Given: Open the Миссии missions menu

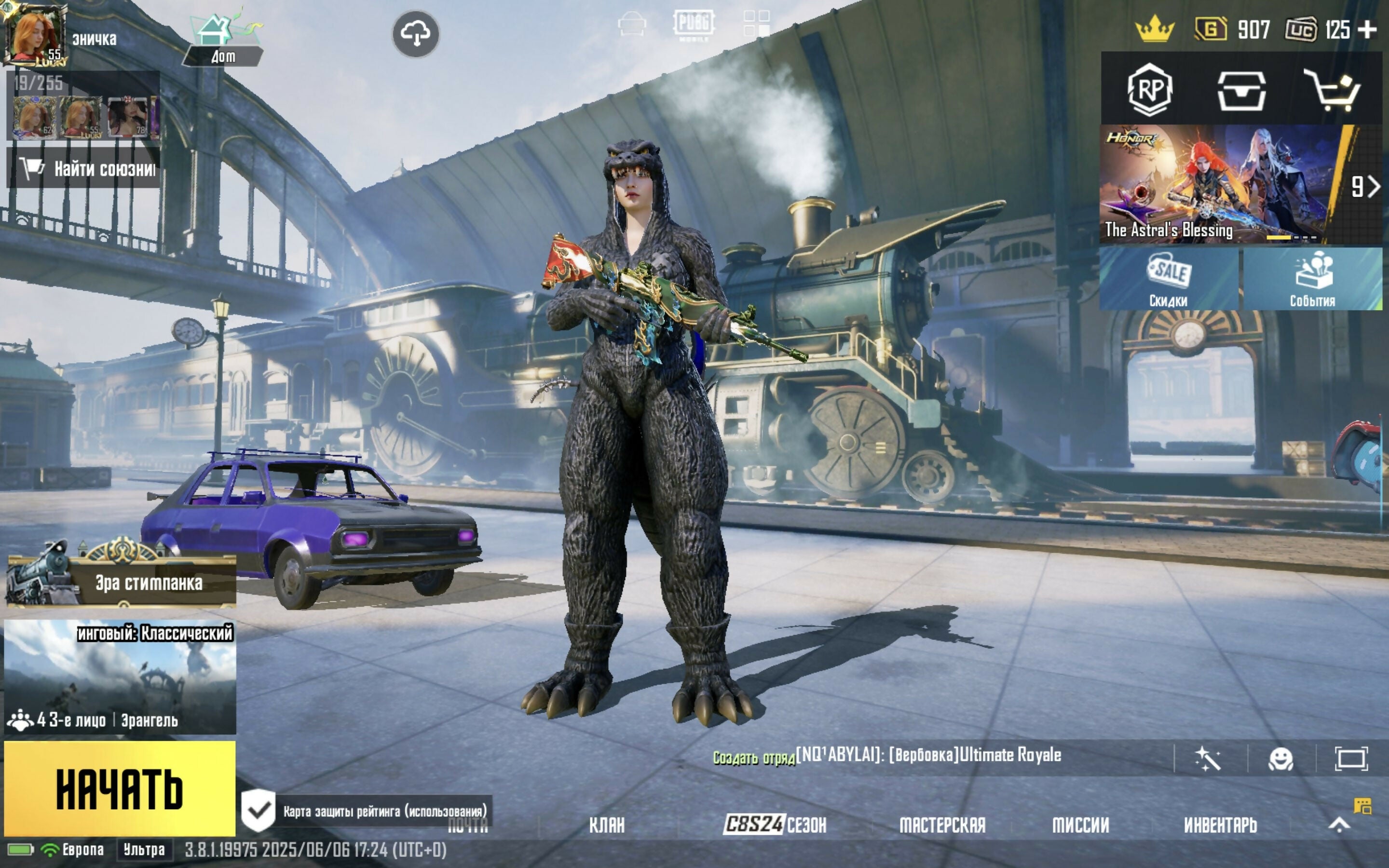Looking at the screenshot, I should tap(1080, 825).
